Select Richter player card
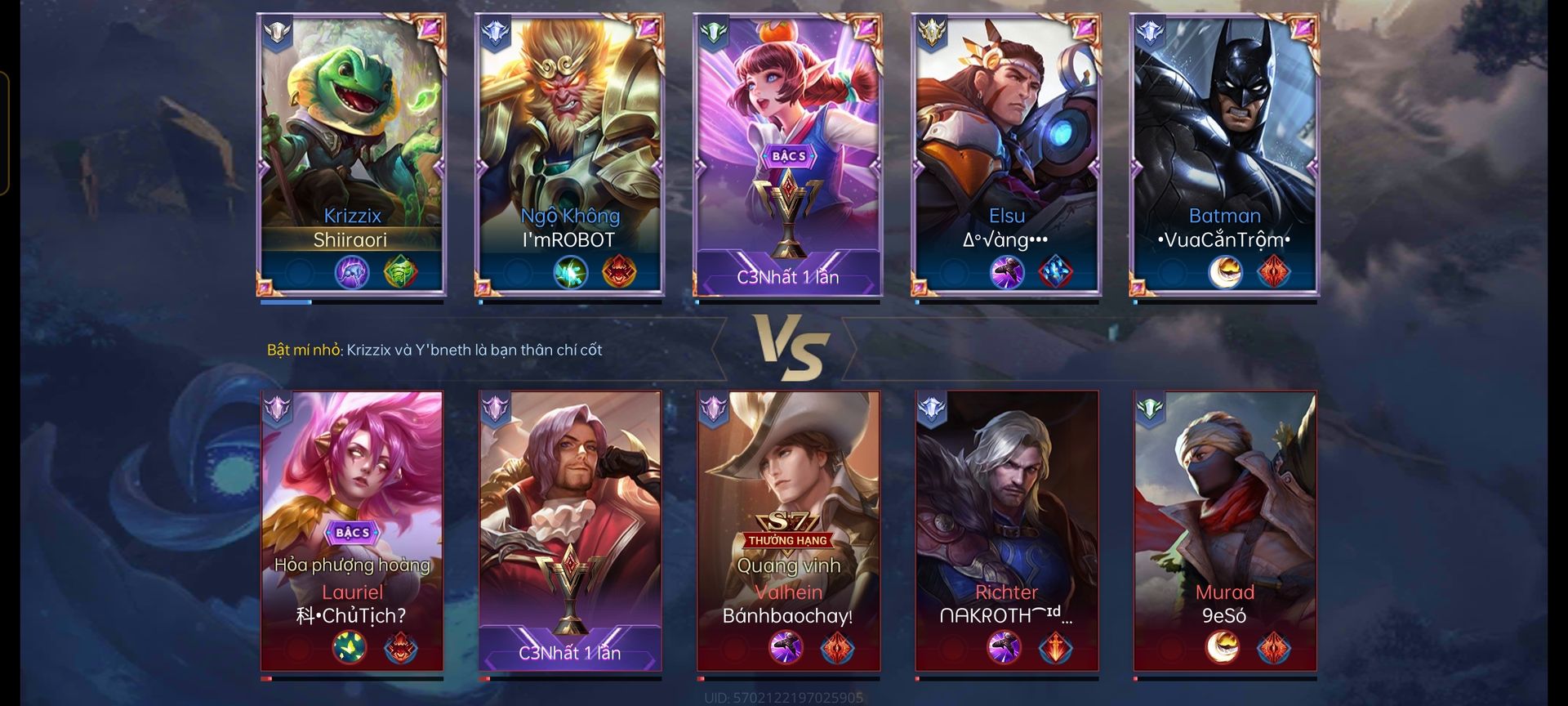This screenshot has width=1568, height=706. point(1006,531)
